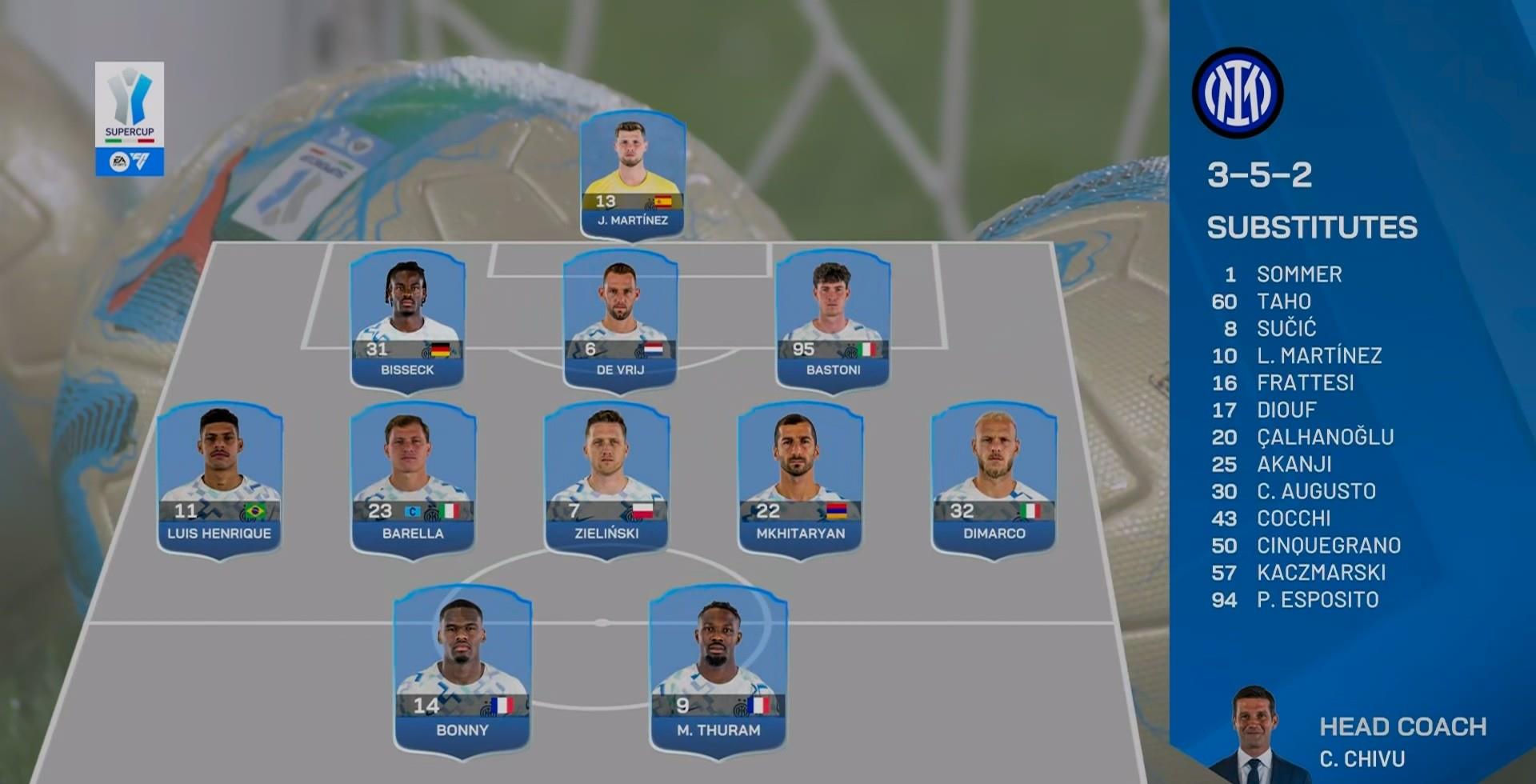
Task: Choose the Bisseck player card
Action: click(408, 320)
